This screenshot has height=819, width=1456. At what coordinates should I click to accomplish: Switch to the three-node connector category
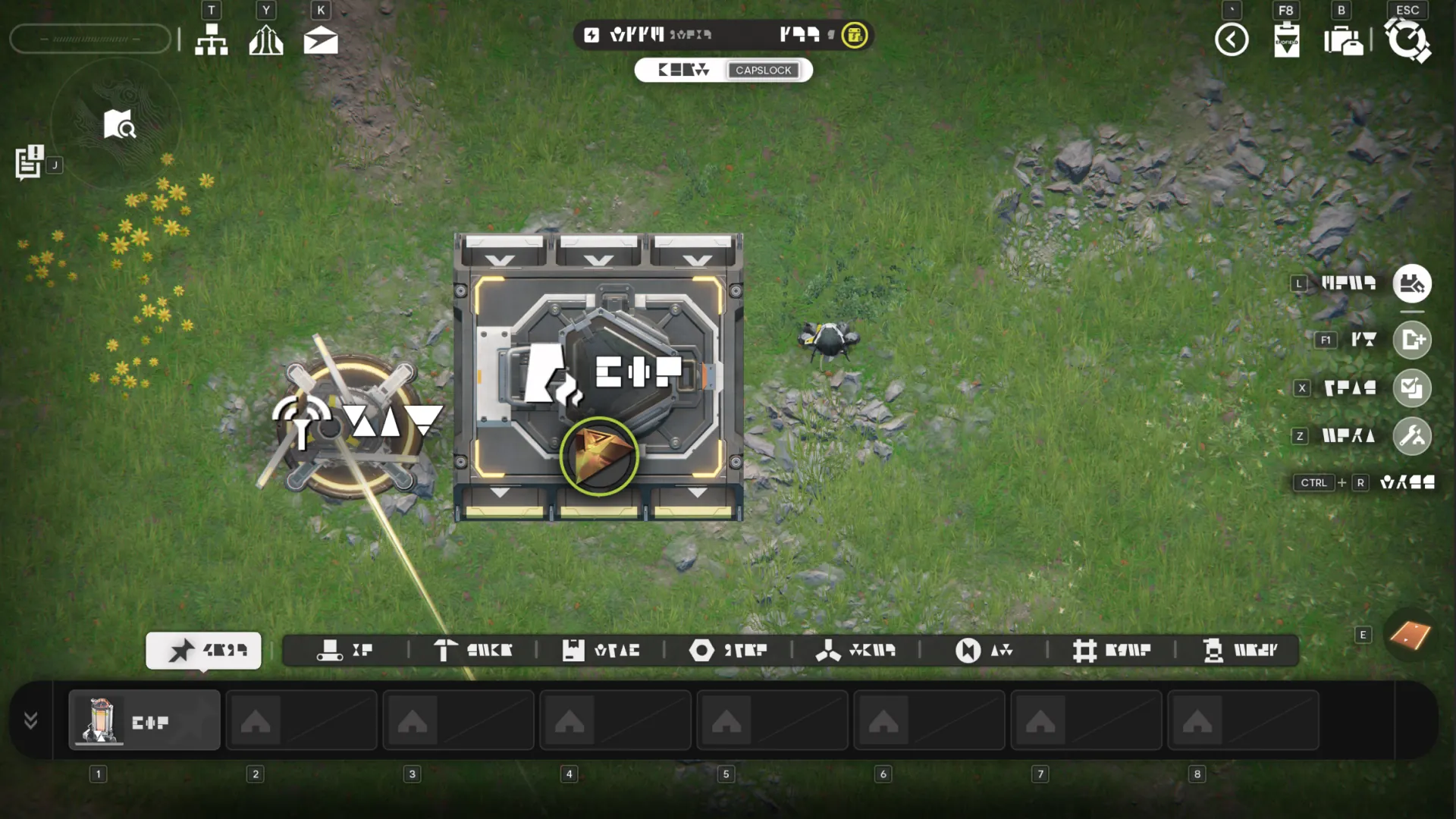click(855, 651)
